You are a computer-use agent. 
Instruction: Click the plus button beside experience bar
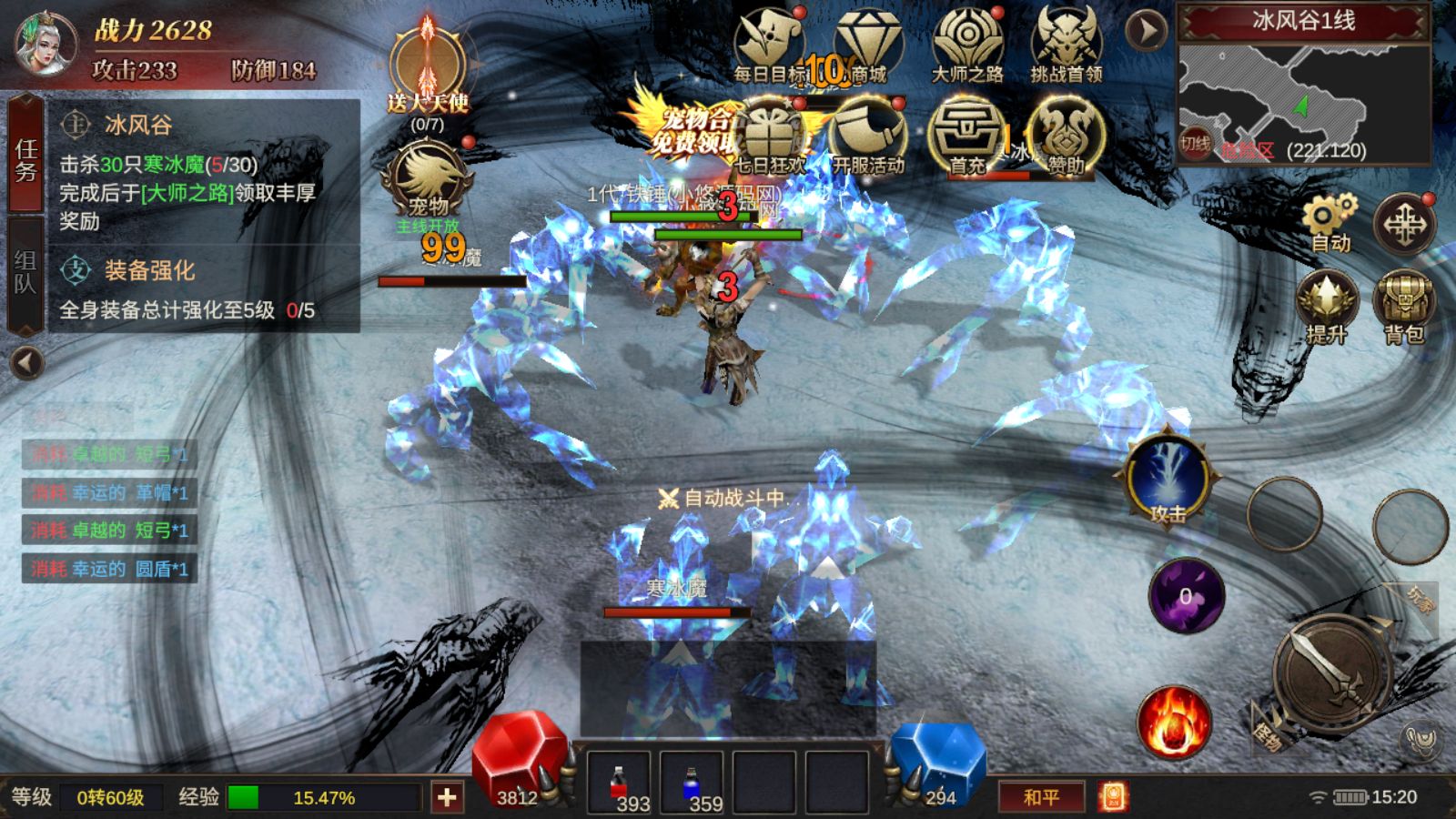tap(447, 798)
